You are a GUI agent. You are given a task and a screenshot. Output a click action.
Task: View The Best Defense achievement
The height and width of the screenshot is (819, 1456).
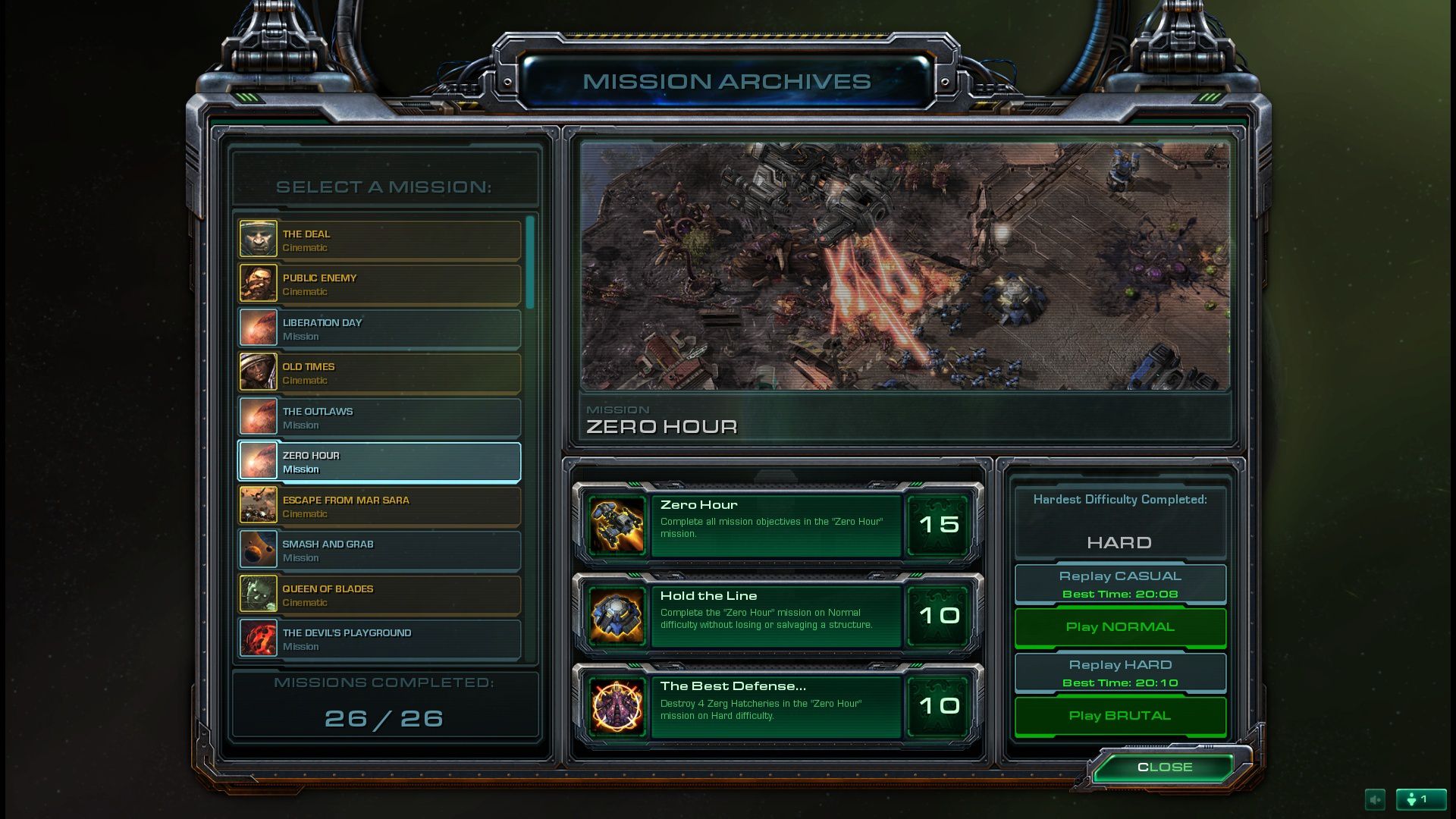point(777,706)
